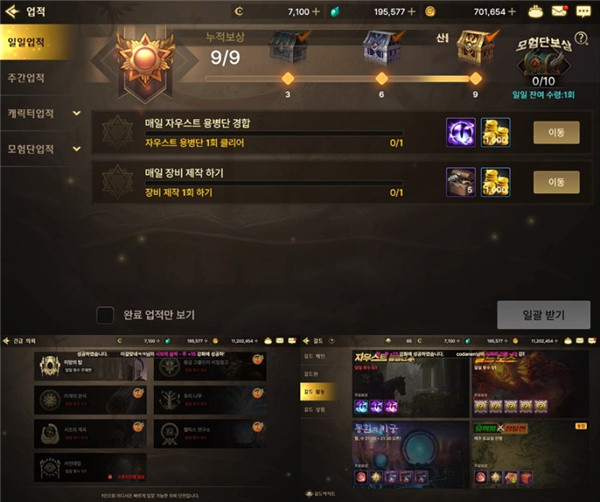
Task: Open the question mark help icon
Action: (x=580, y=38)
